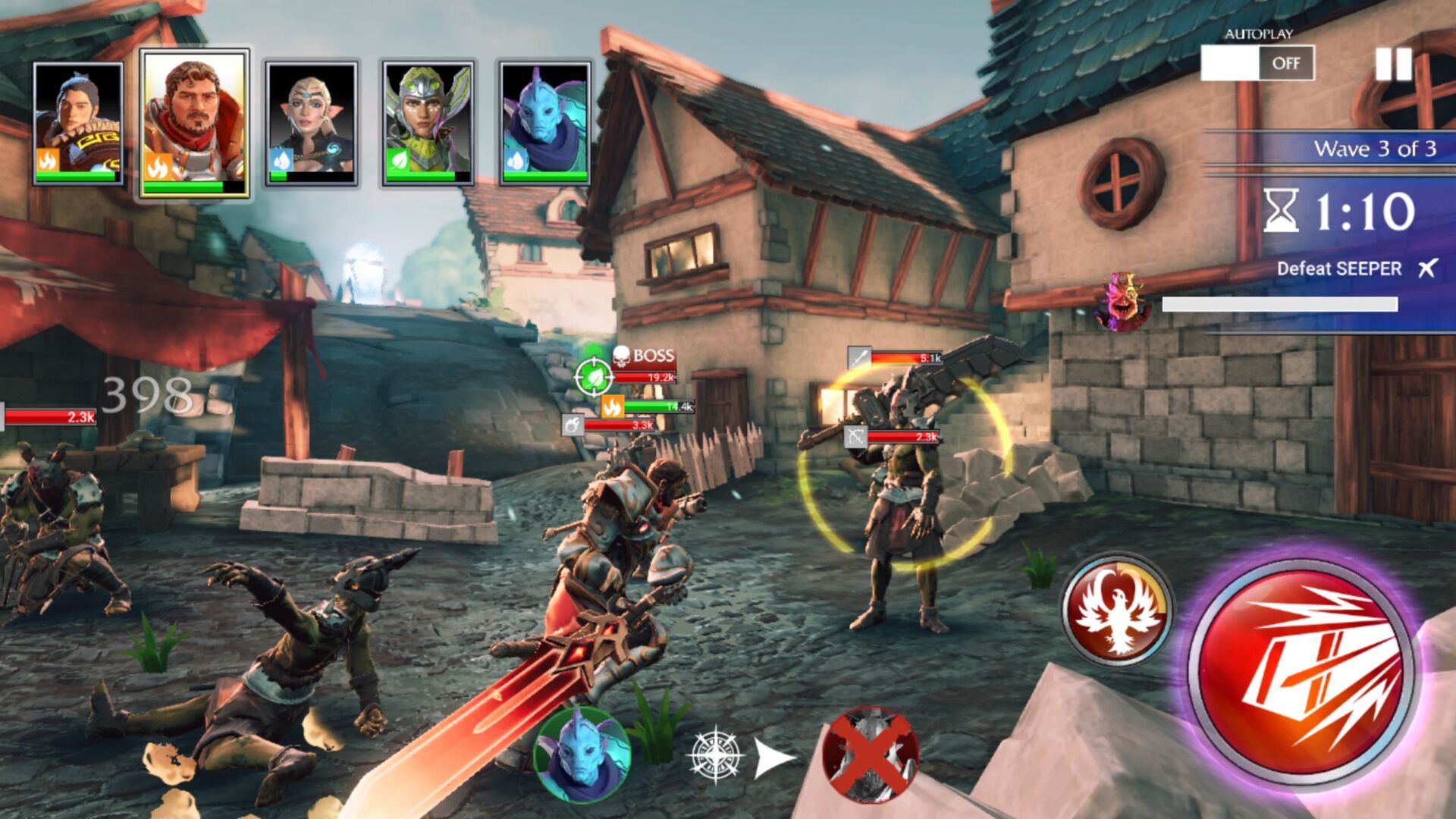Switch to the blonde elf water hero
This screenshot has height=819, width=1456.
click(312, 124)
